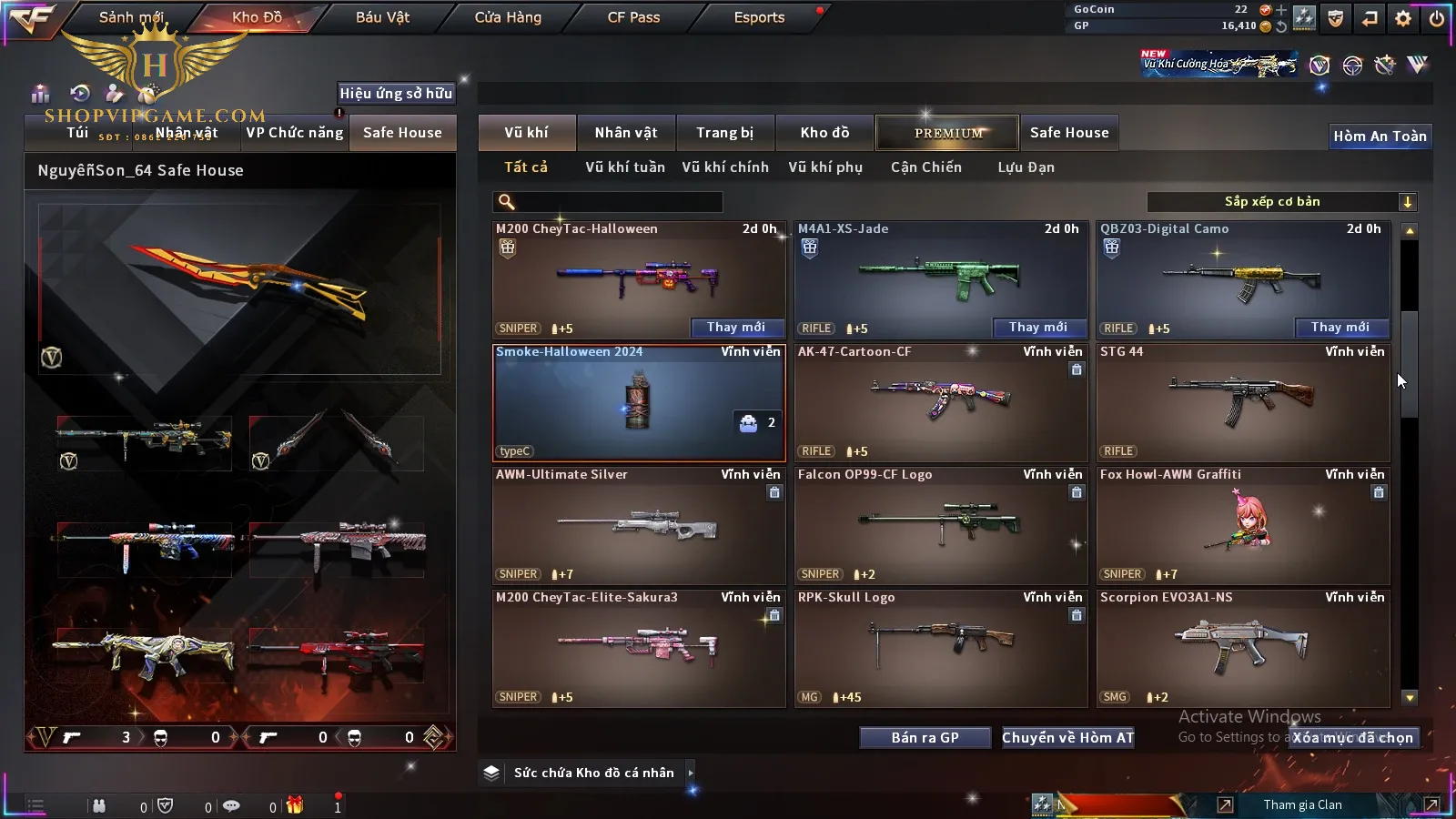
Task: Open the PREMIUM tab
Action: (948, 133)
